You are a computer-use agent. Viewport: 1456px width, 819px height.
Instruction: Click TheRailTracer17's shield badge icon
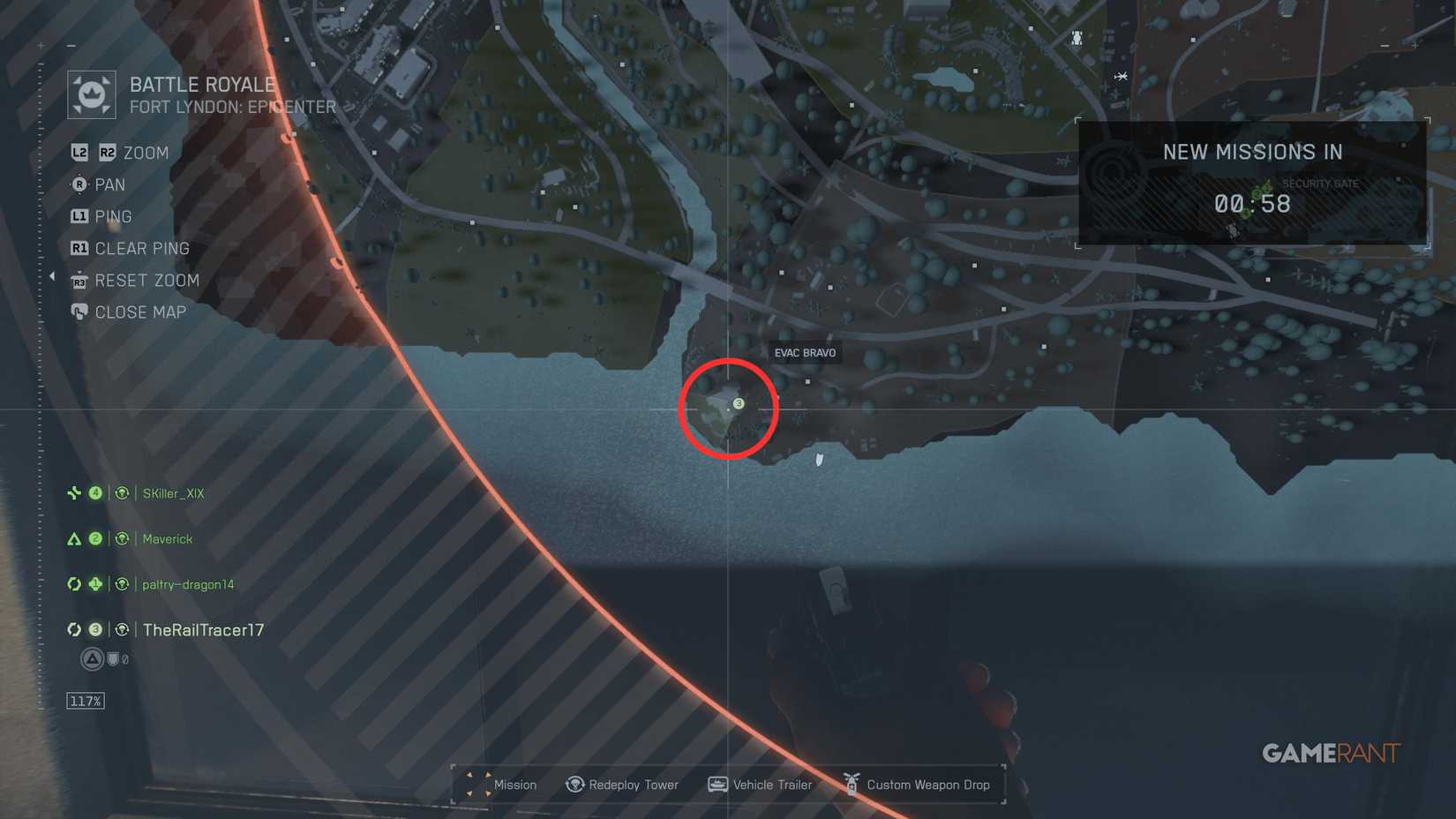pos(114,657)
